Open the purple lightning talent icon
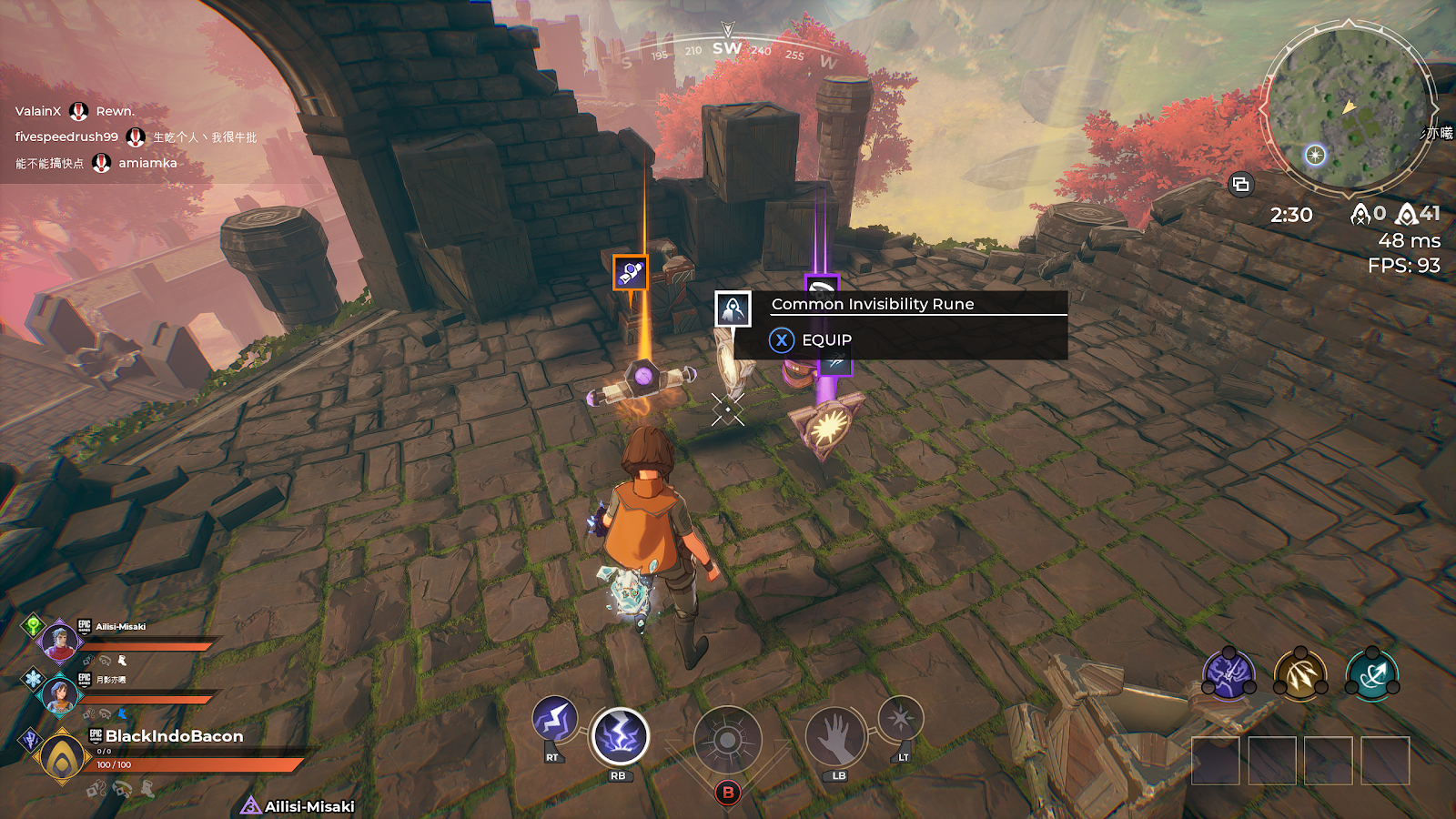This screenshot has height=819, width=1456. point(1228,676)
